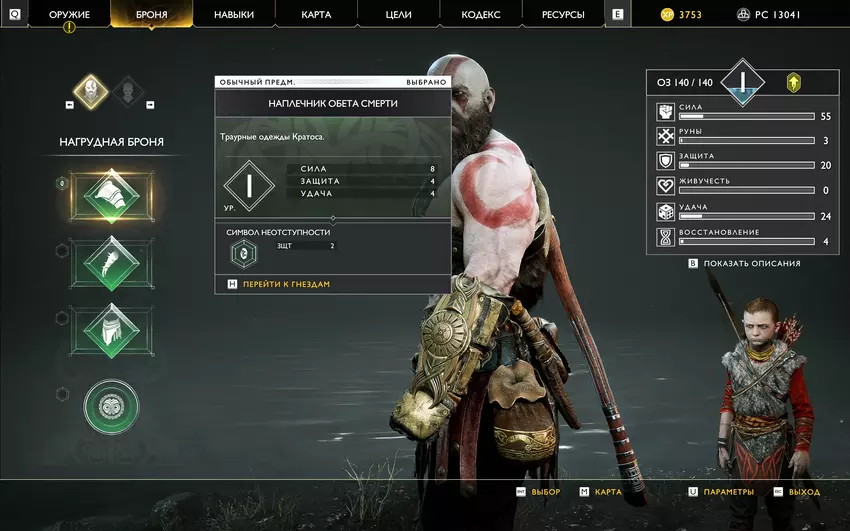Click ПЕРЕЙТИ К ГНЁЗДАМ option
The image size is (850, 531).
click(286, 284)
